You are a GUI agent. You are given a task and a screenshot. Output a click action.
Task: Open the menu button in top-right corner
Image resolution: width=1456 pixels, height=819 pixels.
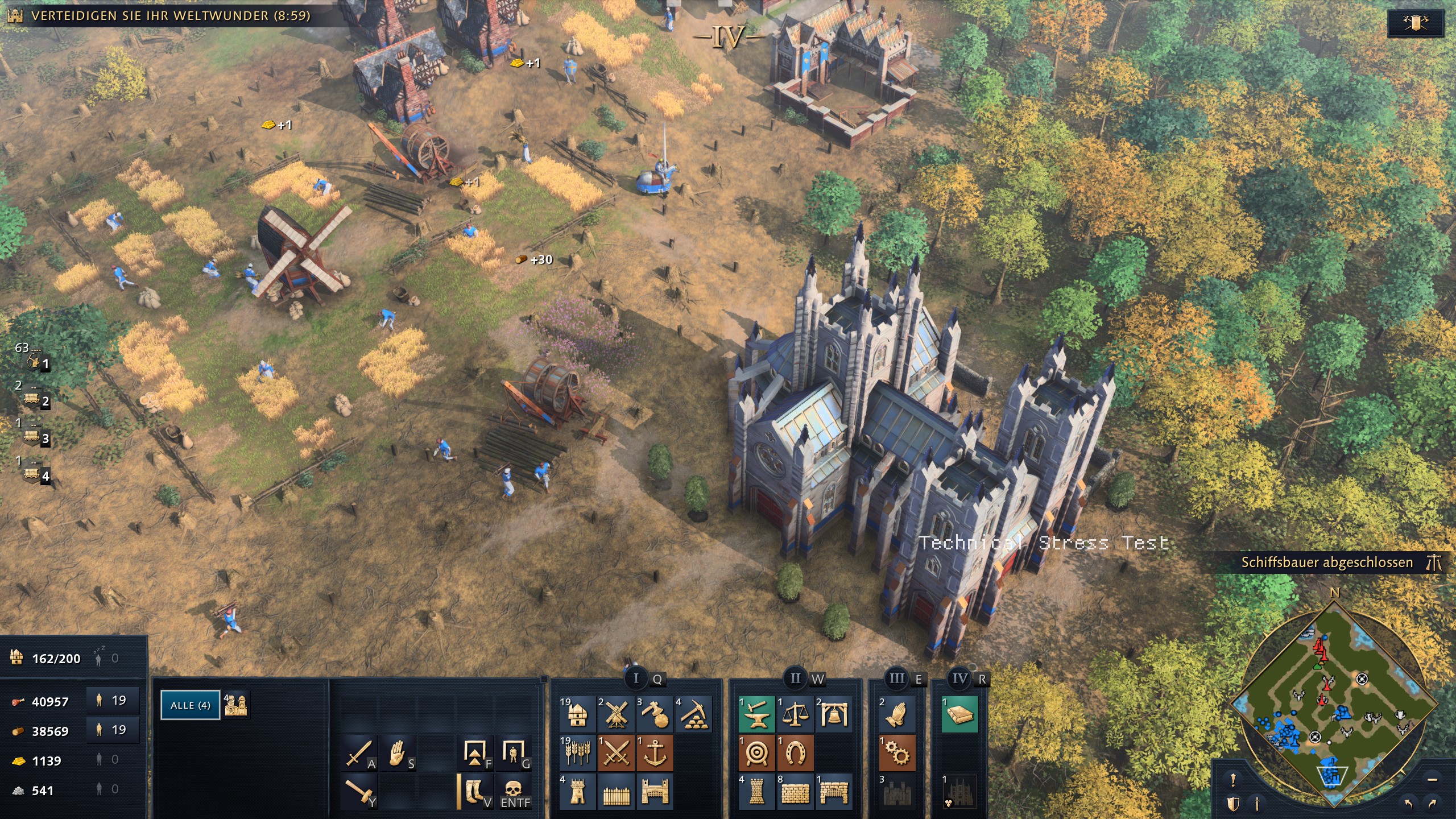[1415, 23]
